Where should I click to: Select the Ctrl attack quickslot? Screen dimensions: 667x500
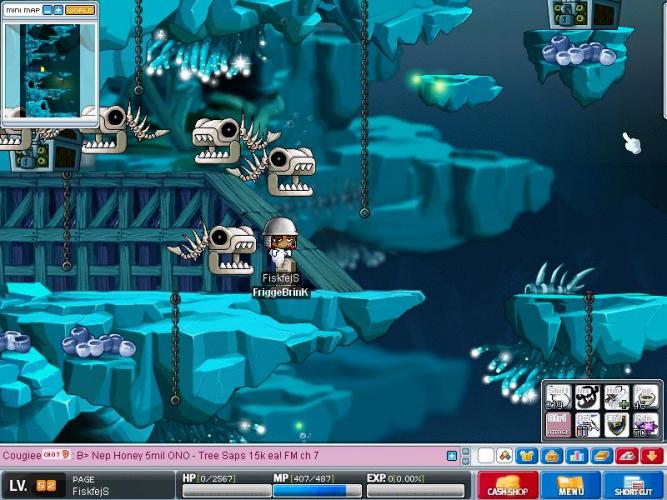point(558,425)
